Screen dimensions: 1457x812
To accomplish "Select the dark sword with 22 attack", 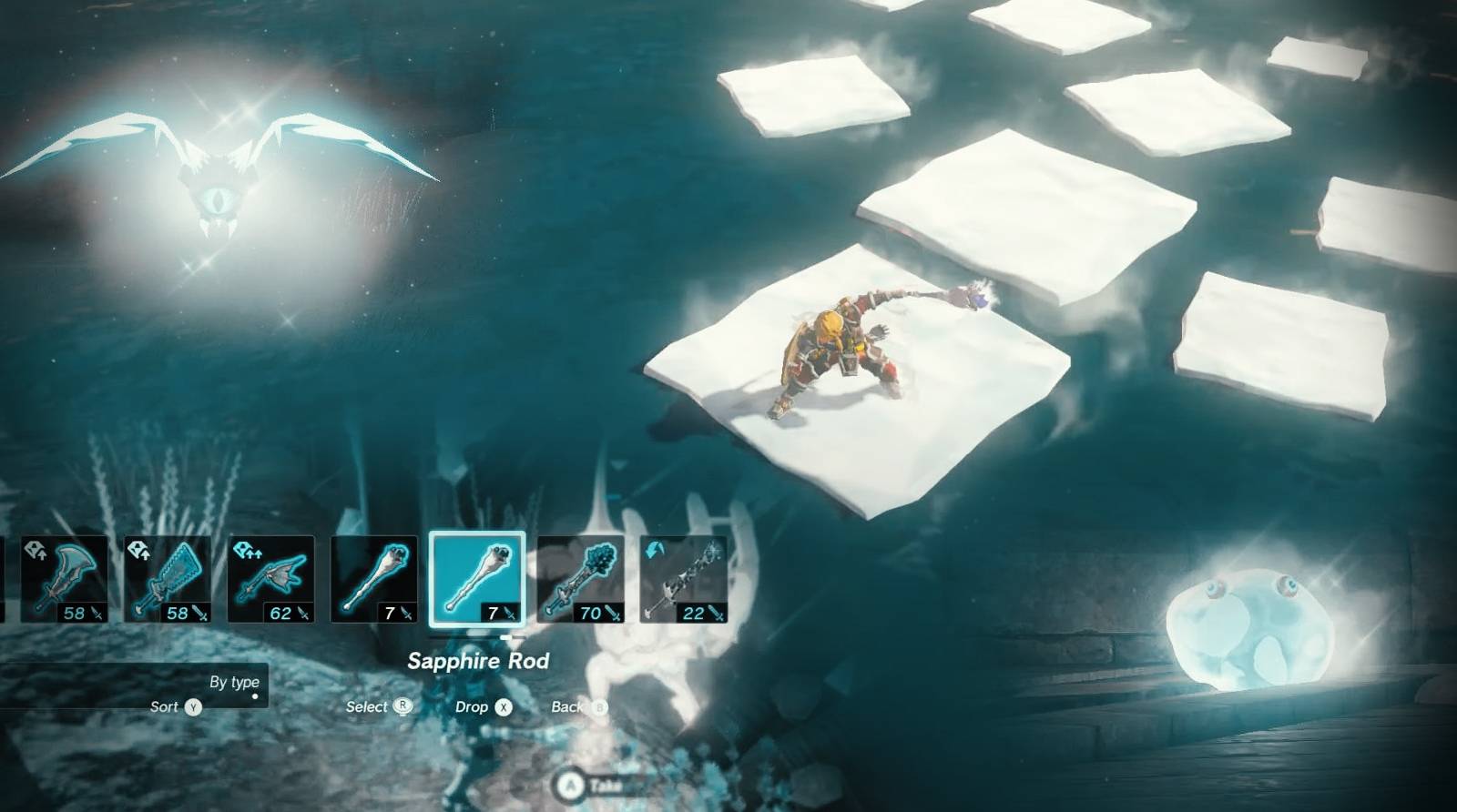I will click(x=684, y=579).
